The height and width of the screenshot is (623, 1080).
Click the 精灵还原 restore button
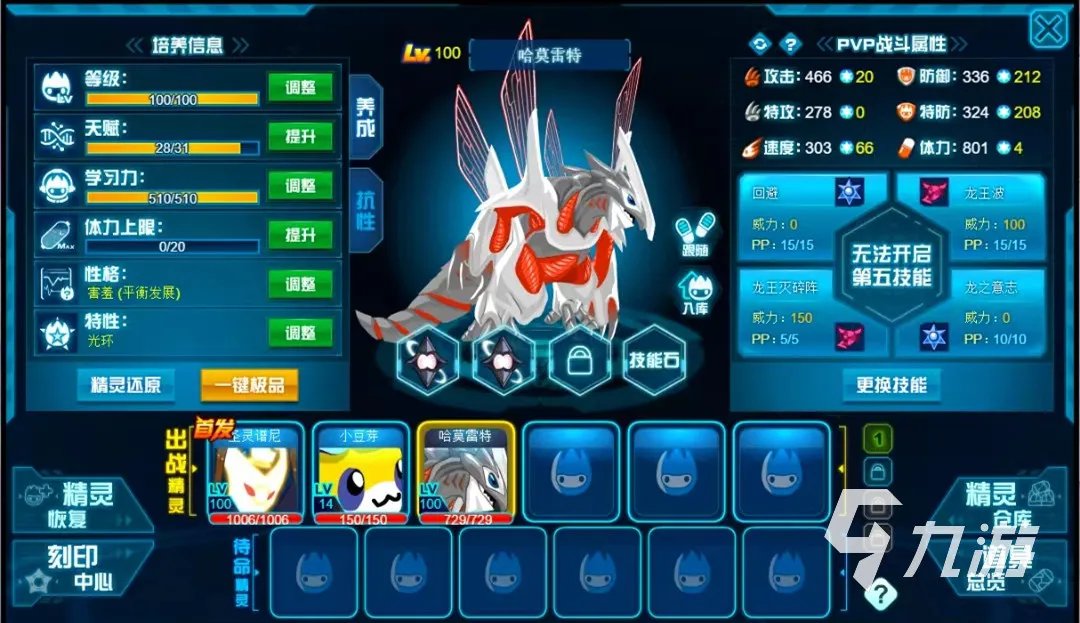point(126,385)
